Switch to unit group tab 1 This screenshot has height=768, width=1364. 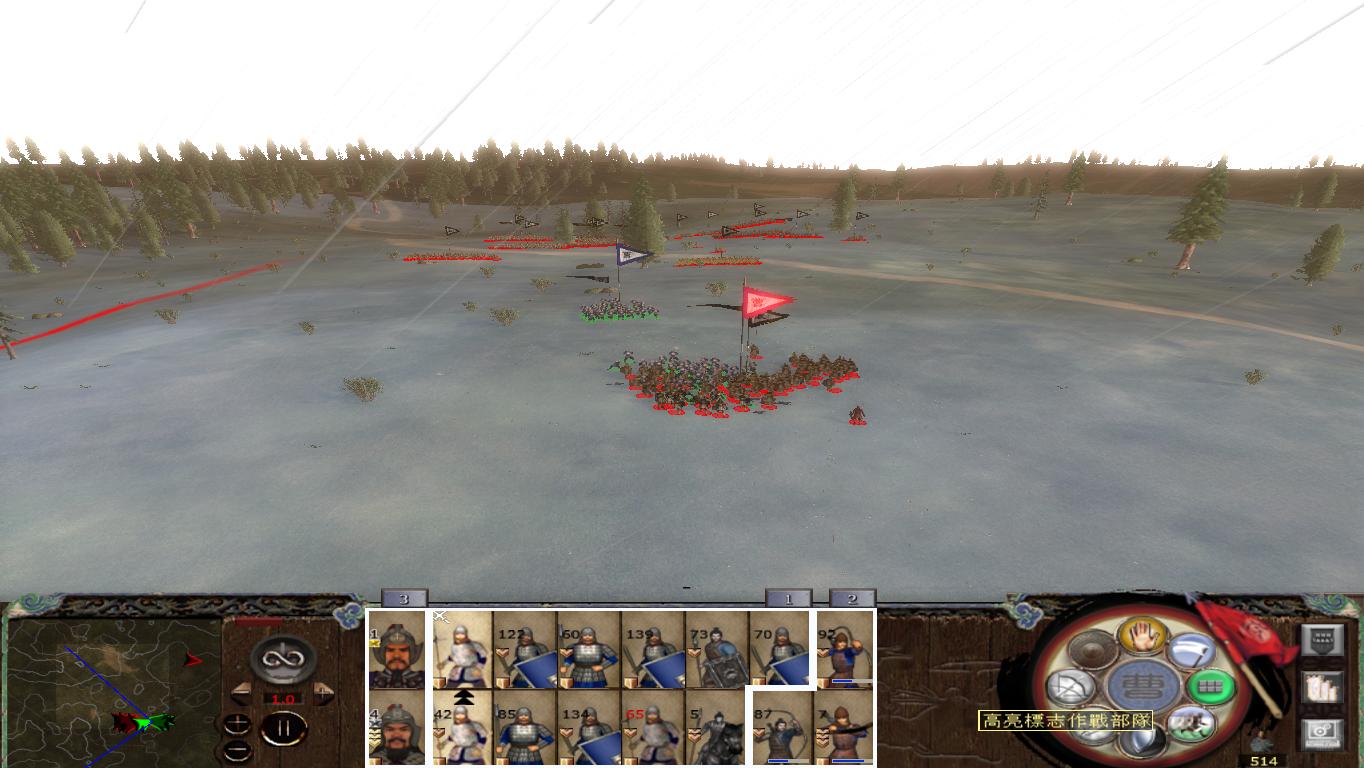pyautogui.click(x=790, y=597)
